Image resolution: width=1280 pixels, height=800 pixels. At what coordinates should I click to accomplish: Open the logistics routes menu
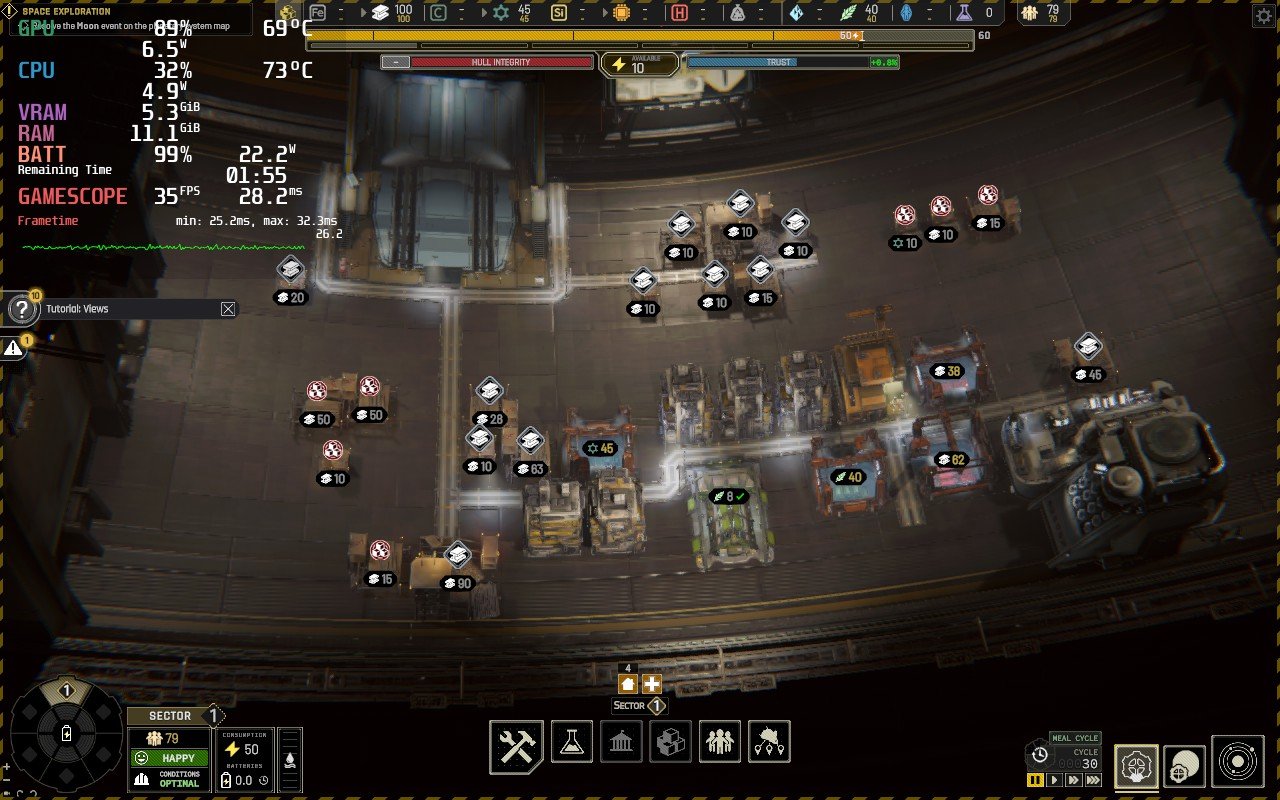tap(769, 742)
